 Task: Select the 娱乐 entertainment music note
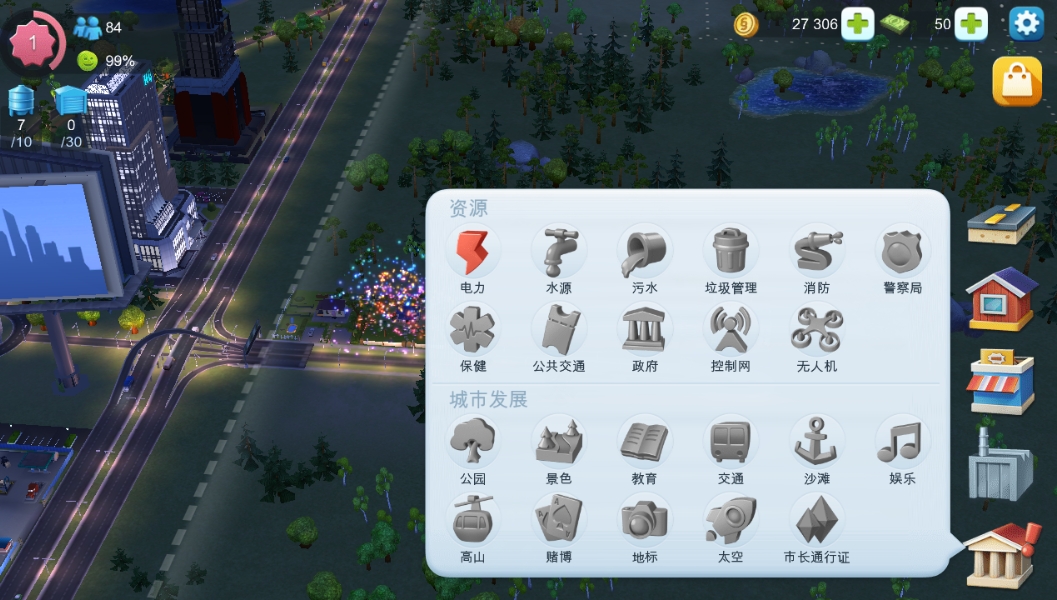coord(902,443)
